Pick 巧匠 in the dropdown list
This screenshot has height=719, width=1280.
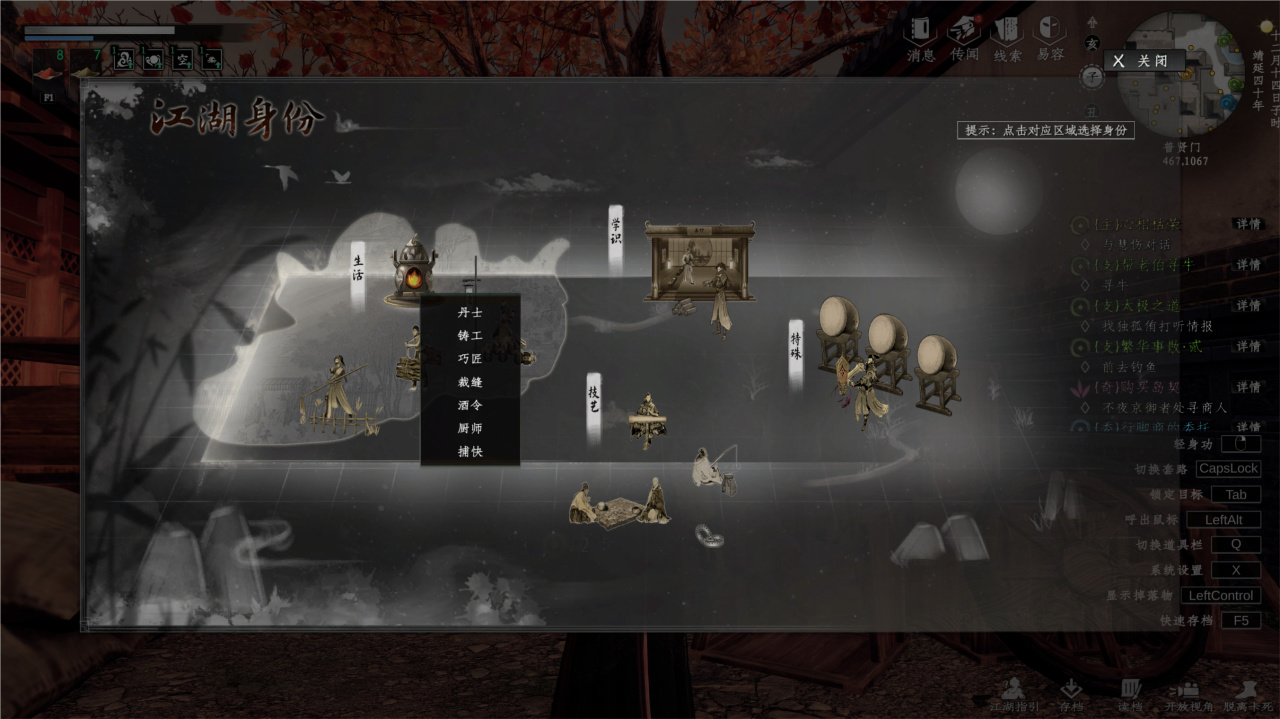(470, 358)
